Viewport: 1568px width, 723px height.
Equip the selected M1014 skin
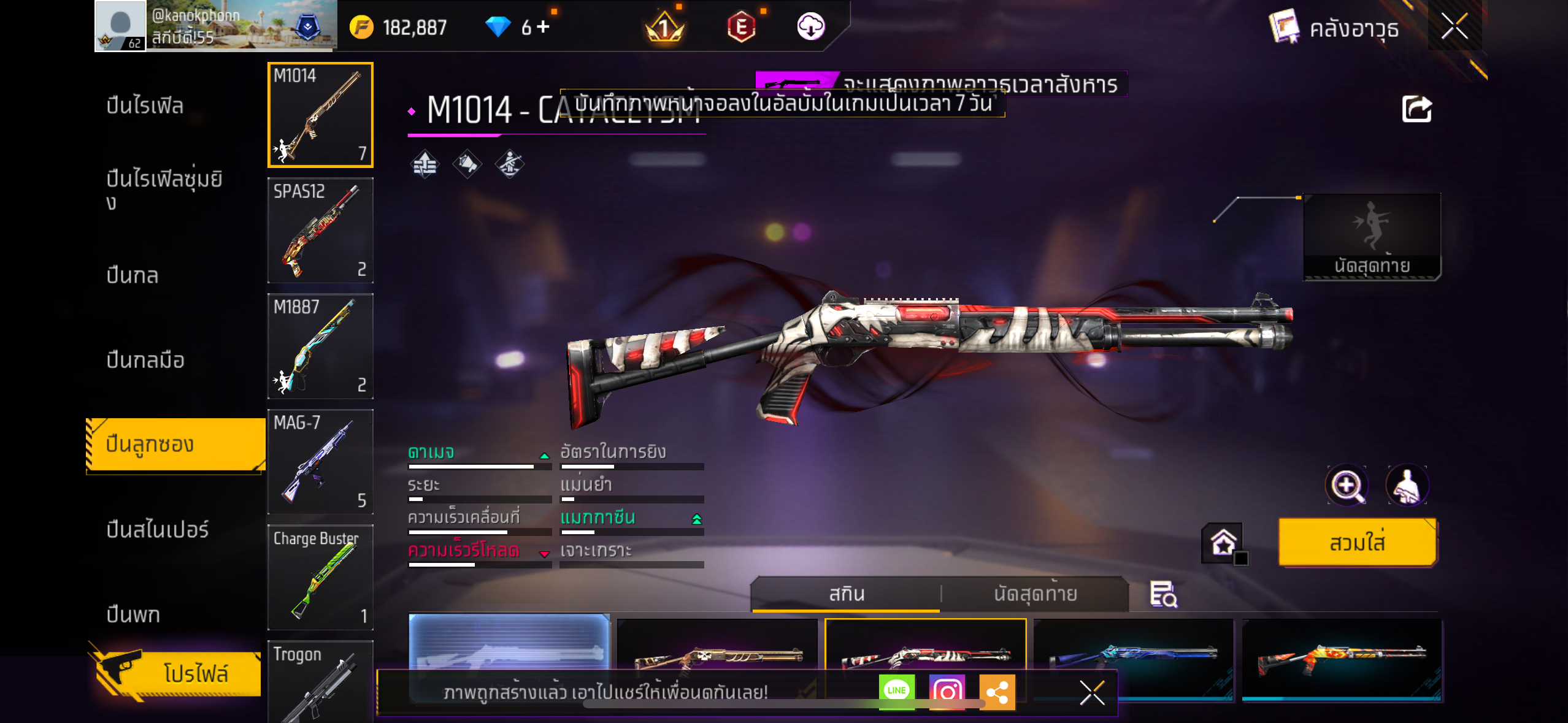click(x=1357, y=542)
